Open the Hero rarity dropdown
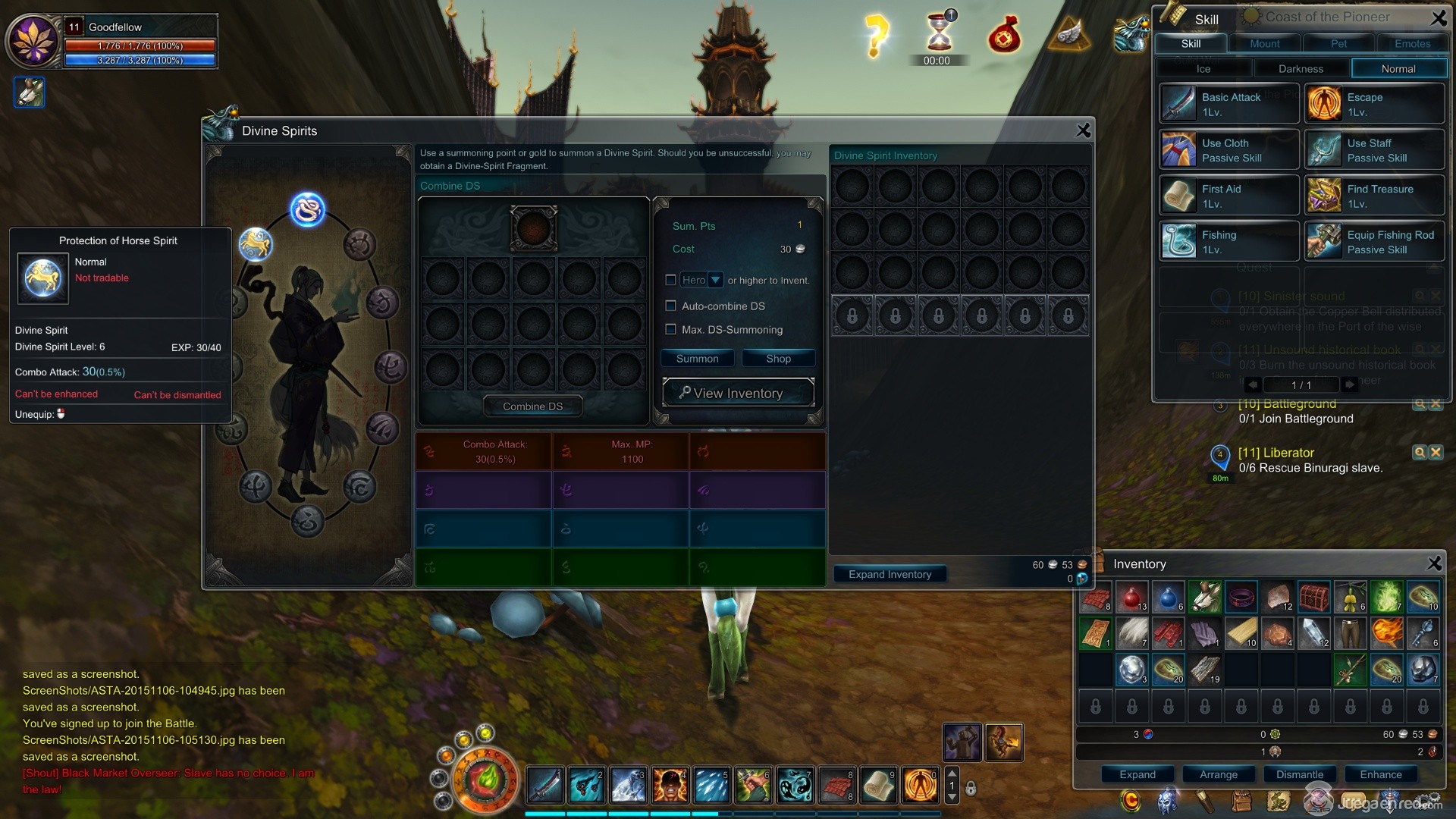Screen dimensions: 1456x819 tap(714, 280)
